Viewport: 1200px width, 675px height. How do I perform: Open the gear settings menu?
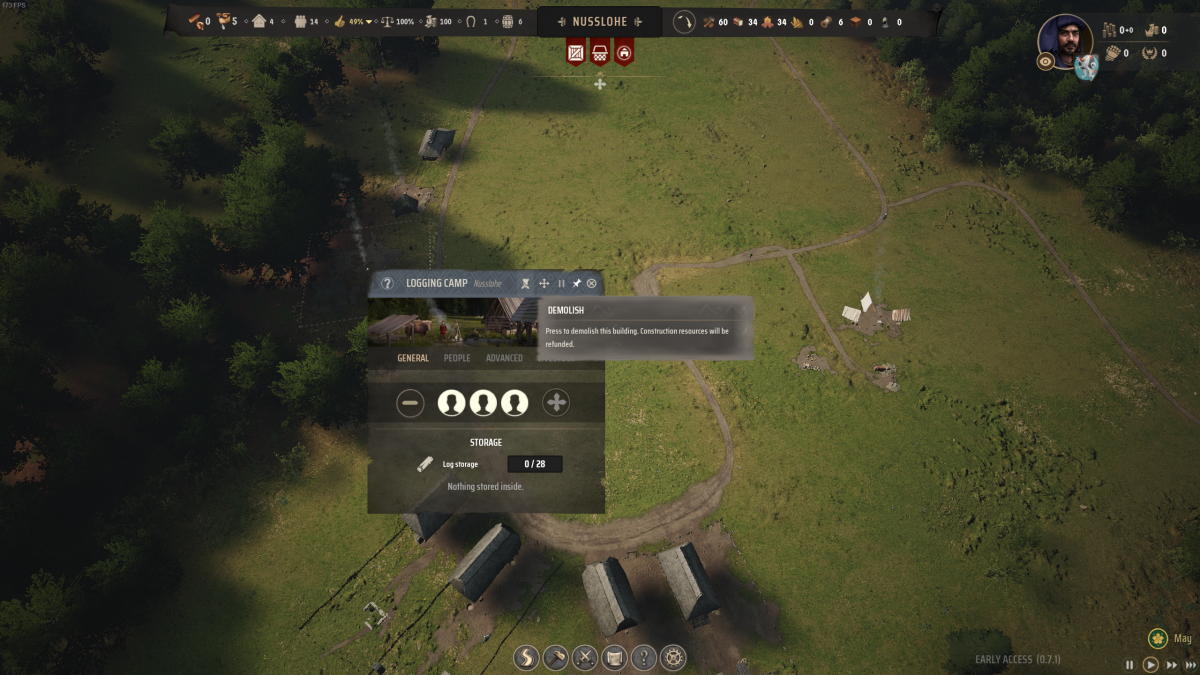(673, 657)
